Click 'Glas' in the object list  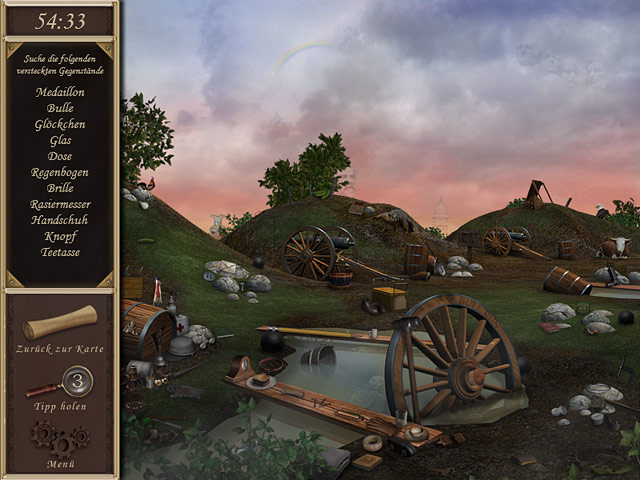tap(60, 140)
